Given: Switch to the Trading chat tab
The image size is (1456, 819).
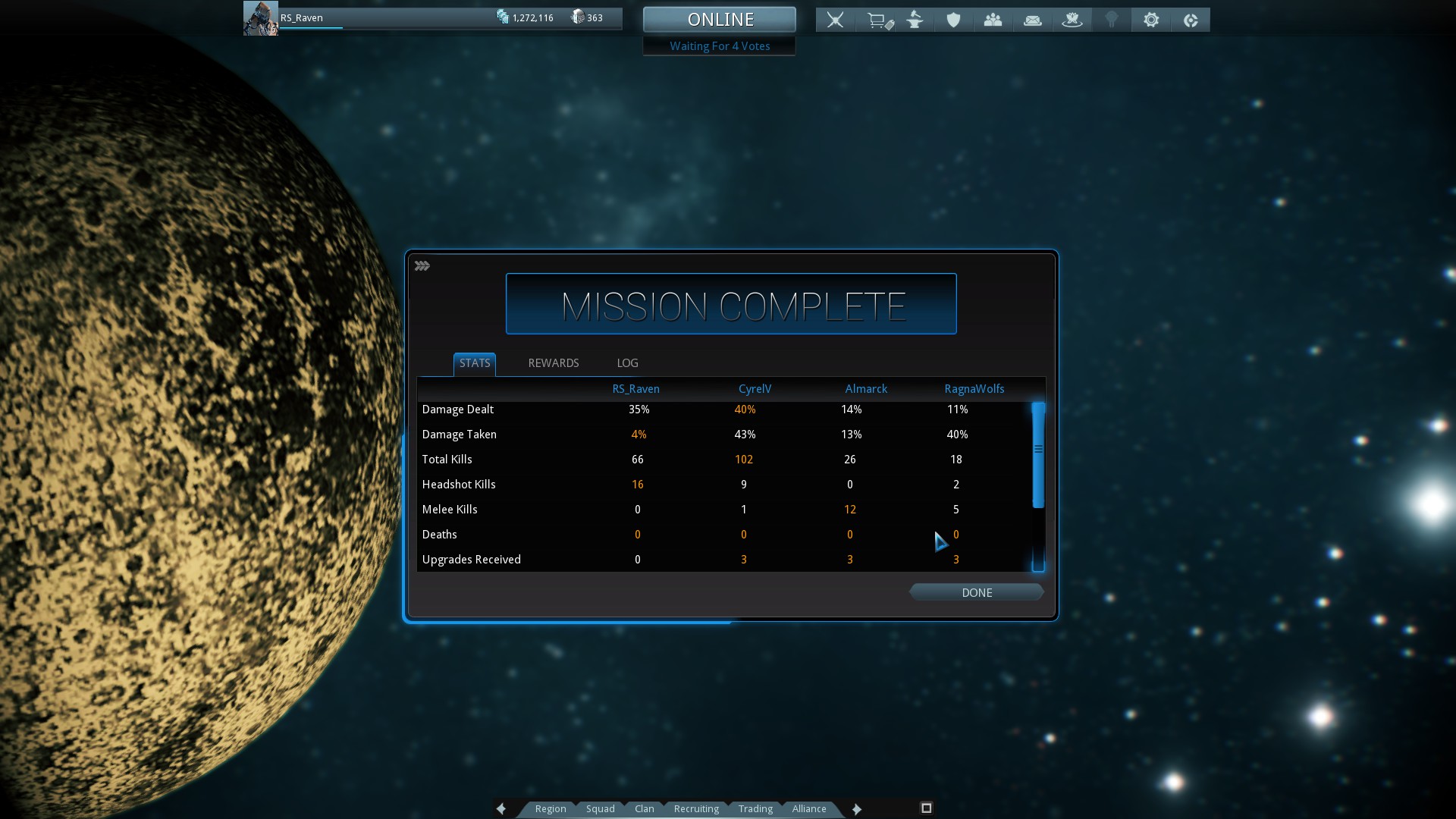Looking at the screenshot, I should tap(755, 808).
